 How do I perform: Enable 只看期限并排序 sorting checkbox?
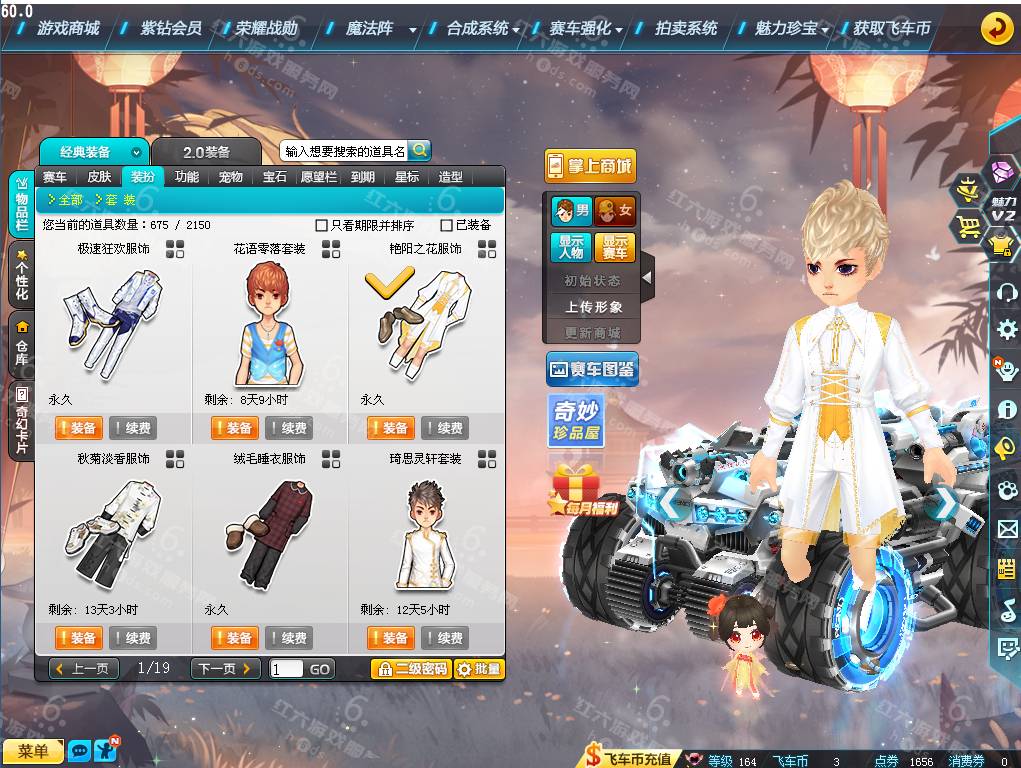[321, 225]
